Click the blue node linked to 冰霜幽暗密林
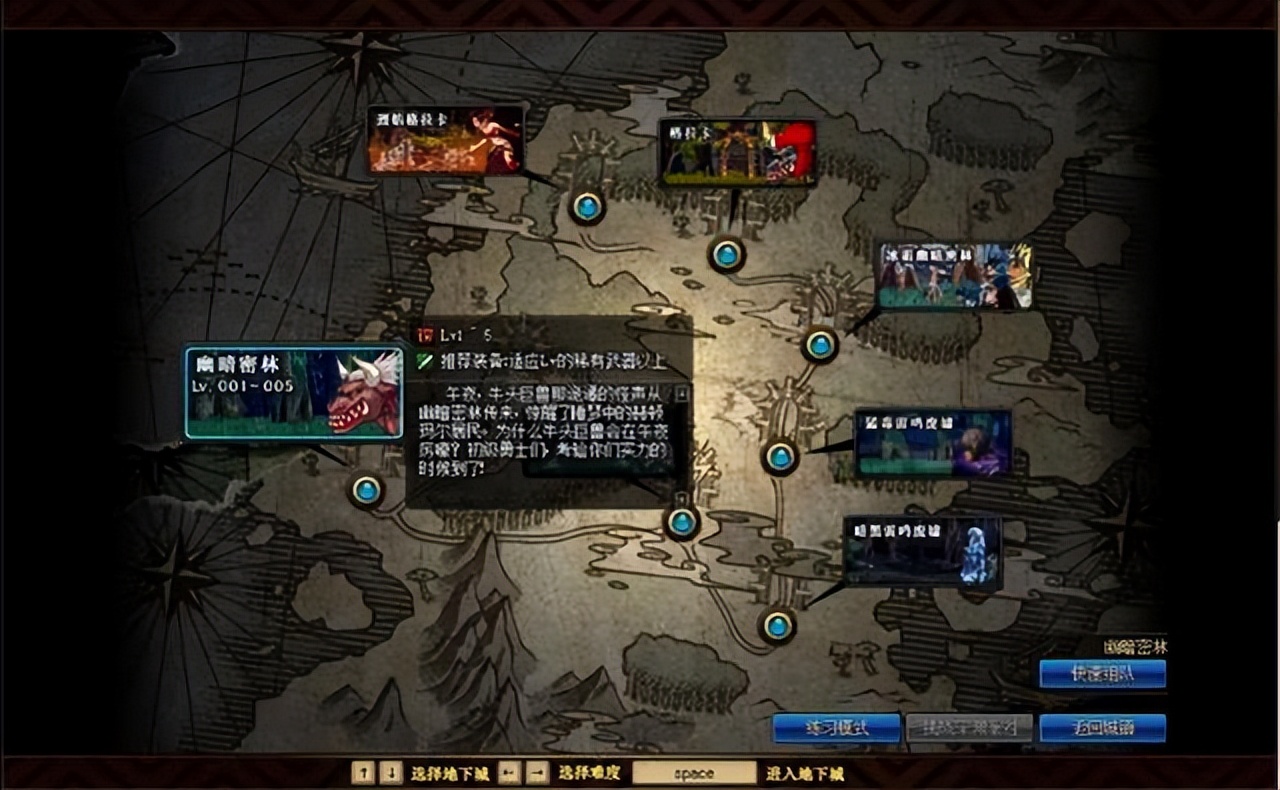The height and width of the screenshot is (790, 1280). [x=820, y=345]
